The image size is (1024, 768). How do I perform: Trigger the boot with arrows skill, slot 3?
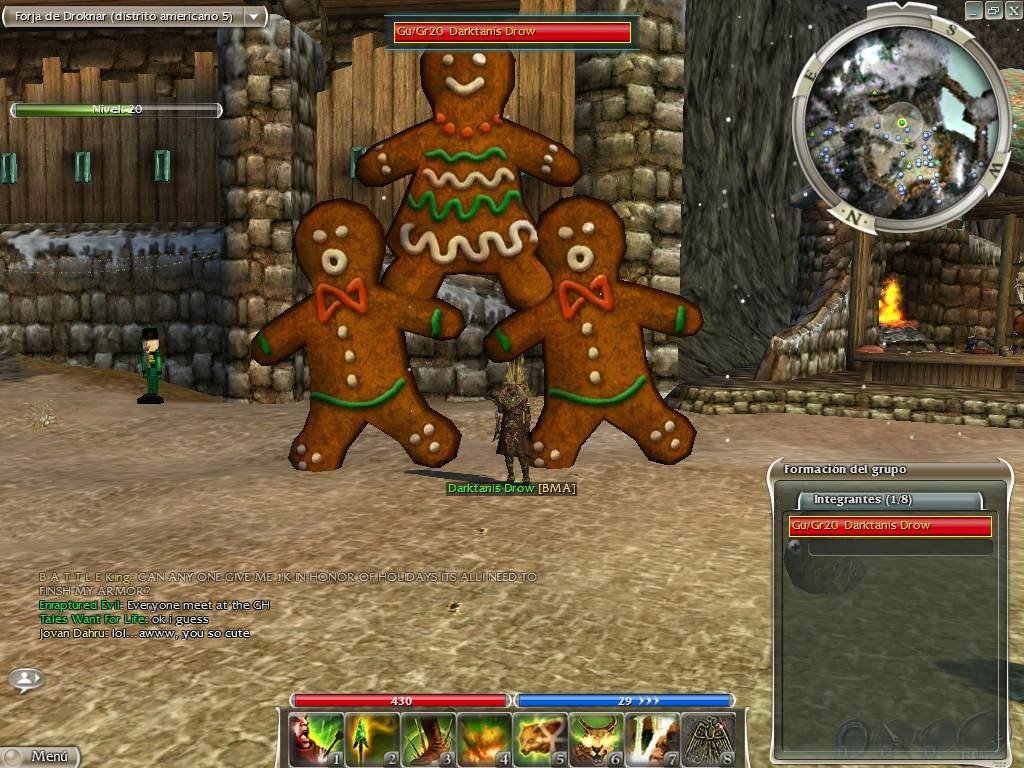point(428,739)
